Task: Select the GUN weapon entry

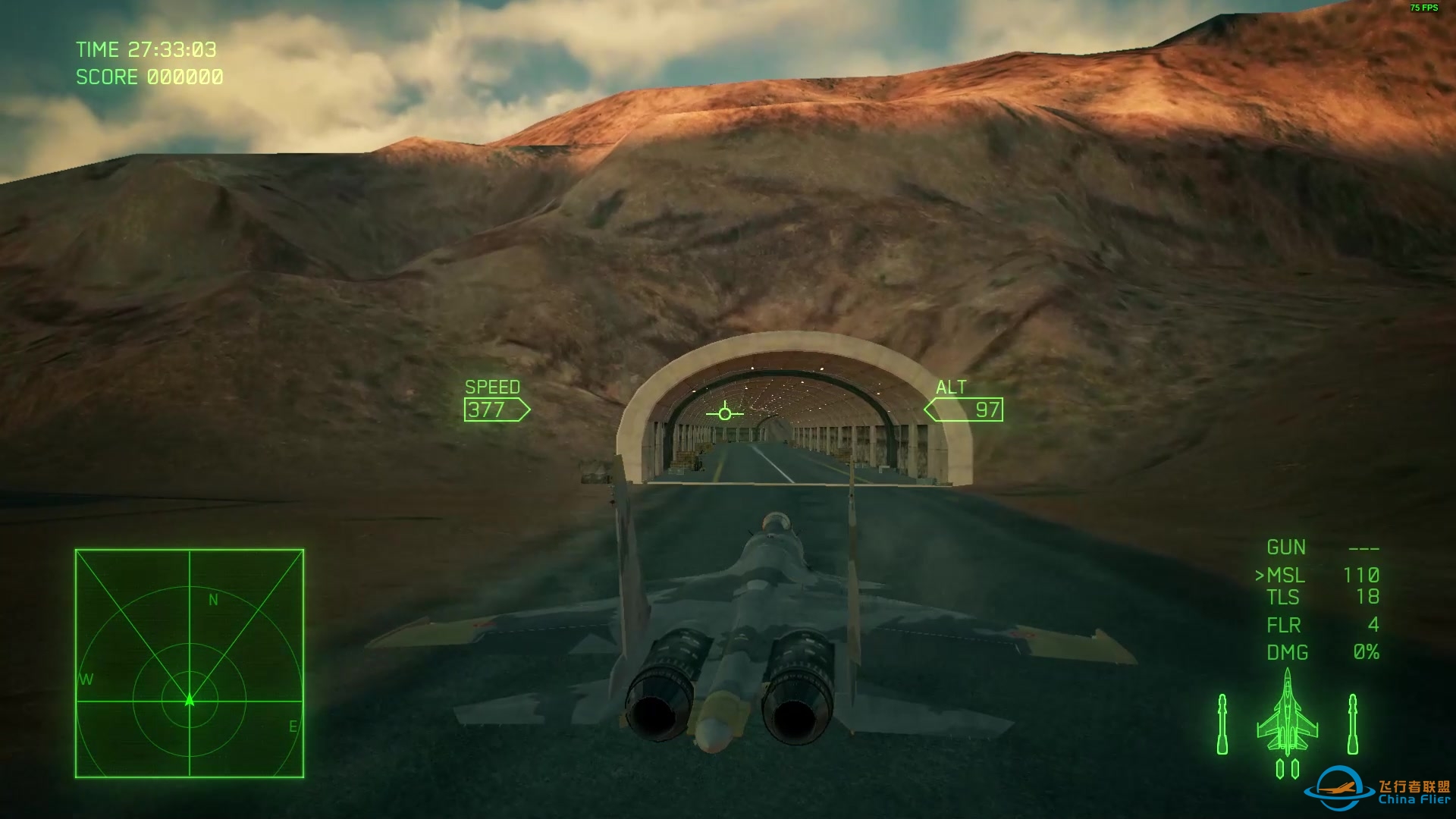Action: pos(1322,548)
